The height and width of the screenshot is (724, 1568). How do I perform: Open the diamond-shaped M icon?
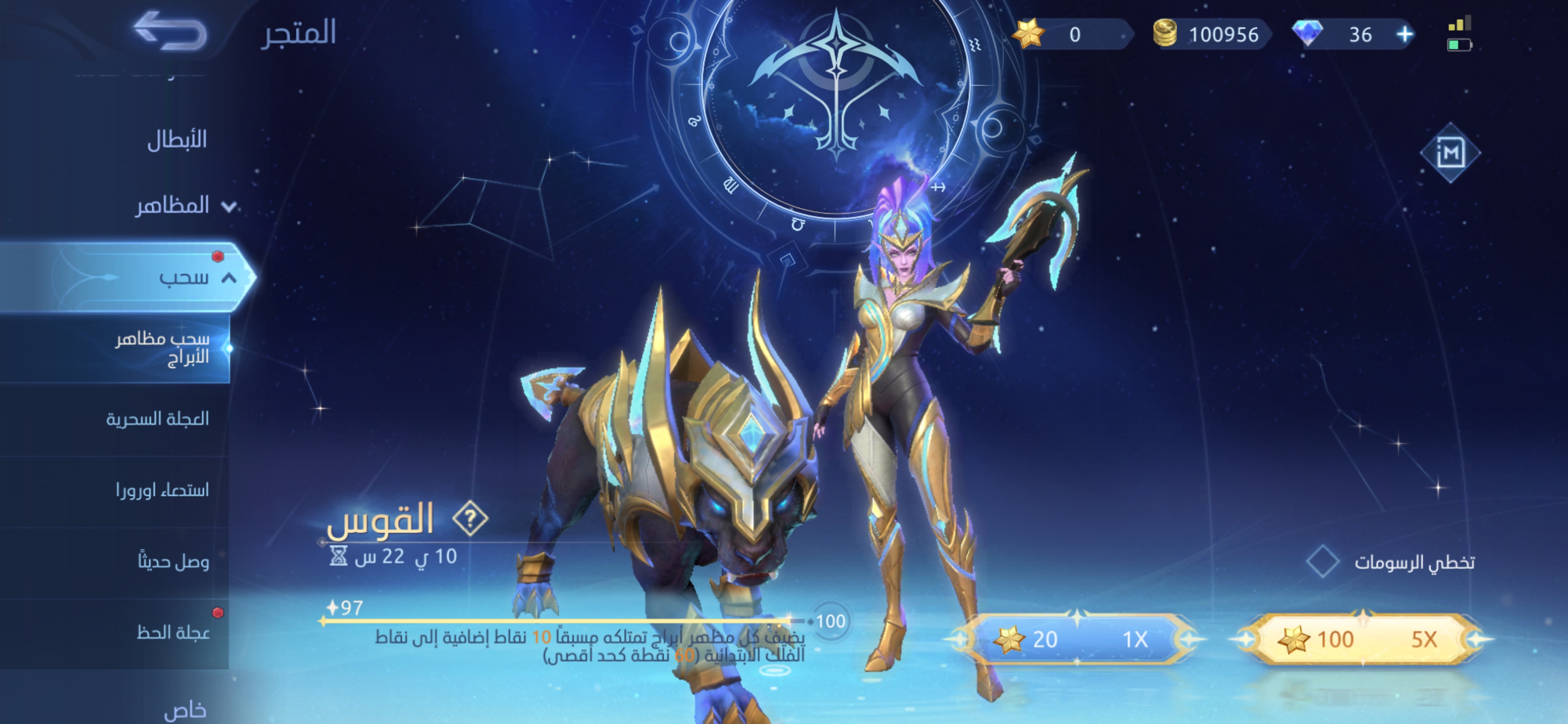pos(1450,152)
